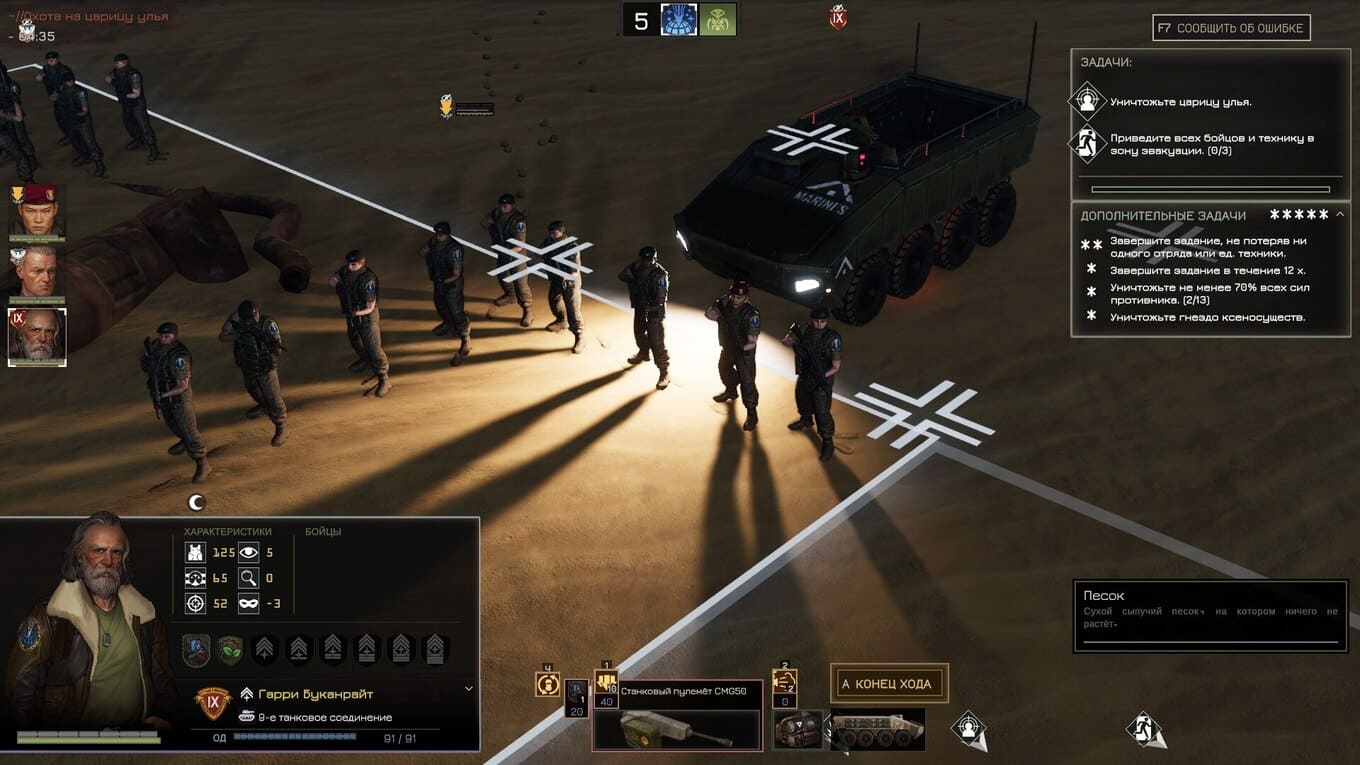Open the green alien faction emblem

coord(718,20)
